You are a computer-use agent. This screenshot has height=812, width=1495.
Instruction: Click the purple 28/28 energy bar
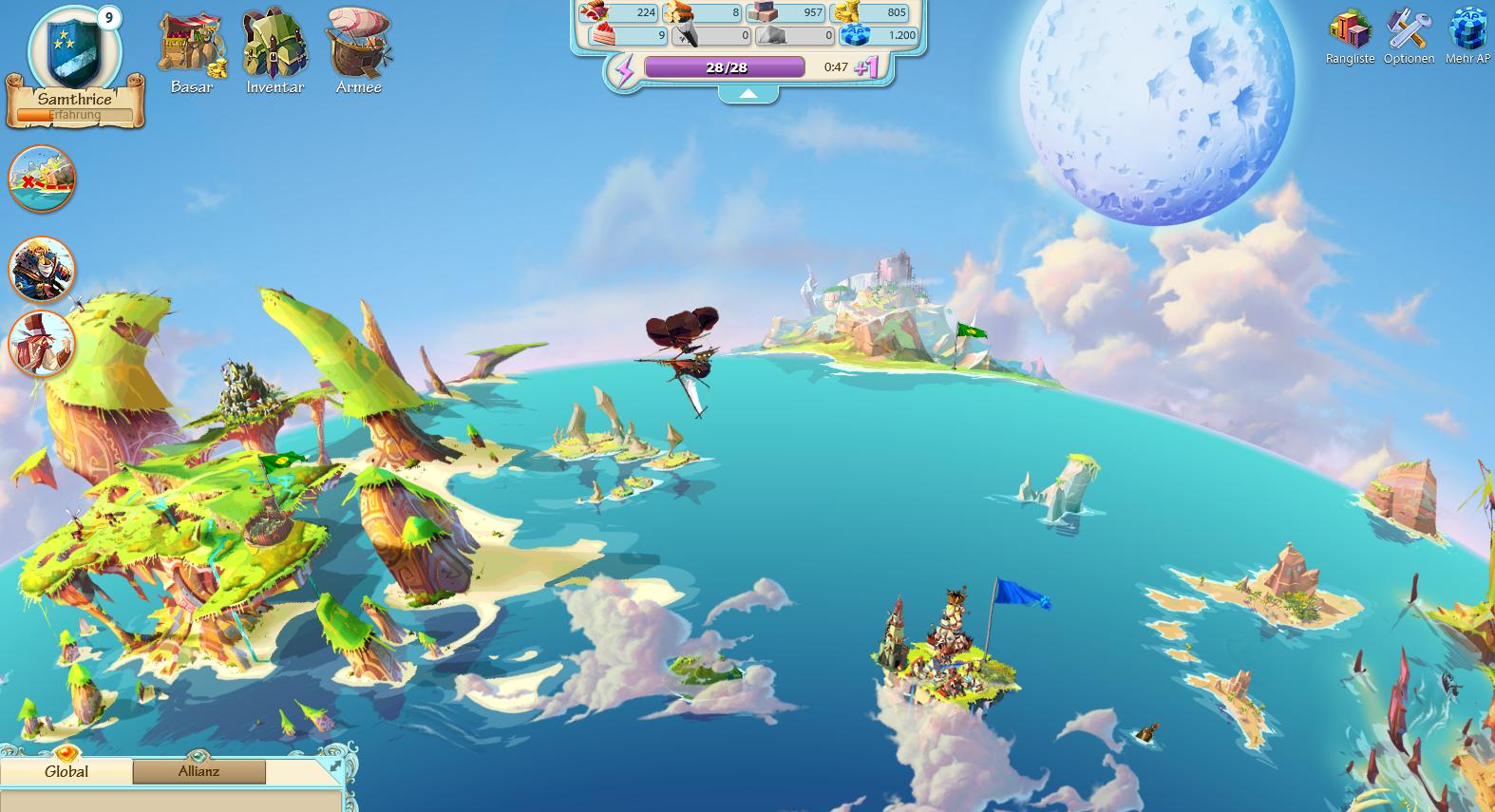[724, 67]
